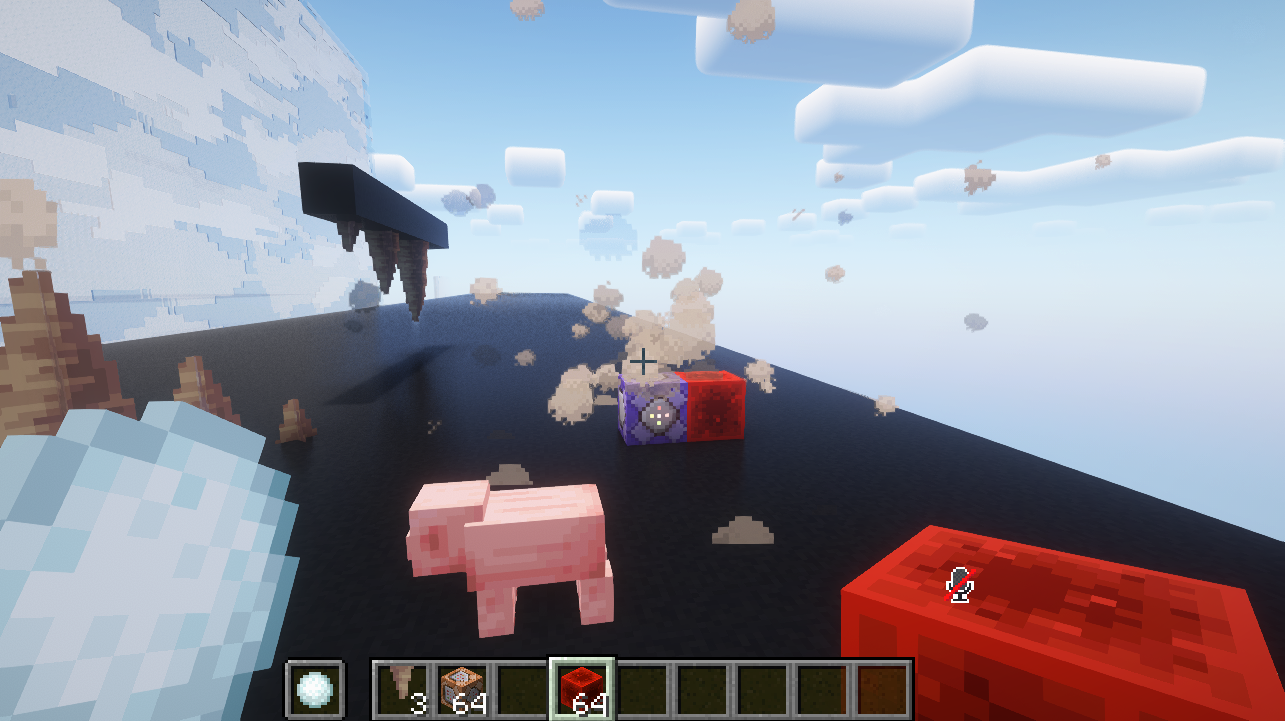Image resolution: width=1285 pixels, height=721 pixels.
Task: Click the snowball in the offhand slot
Action: [x=315, y=688]
